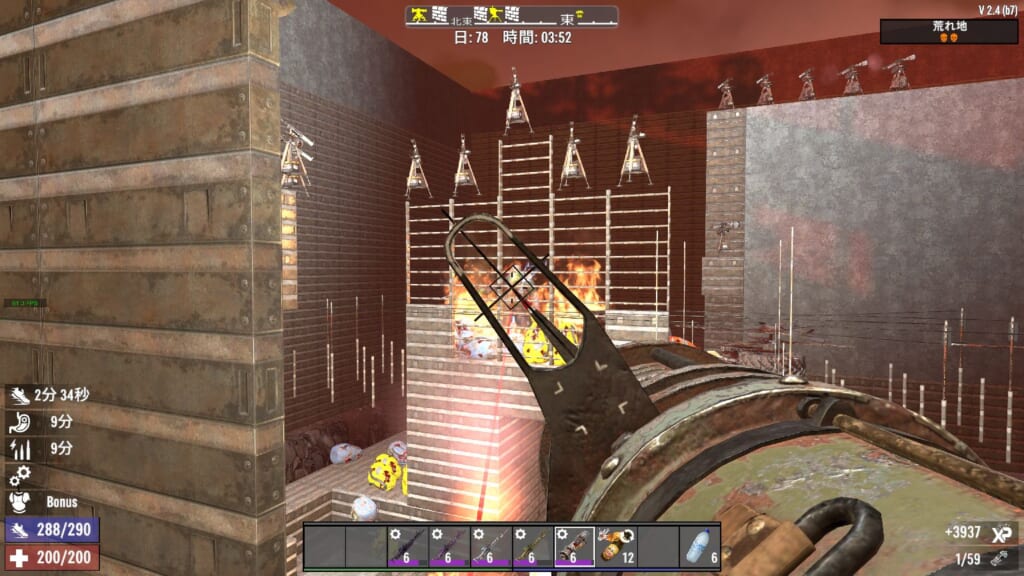Click the twin gears status icon
Viewport: 1024px width, 576px height.
pos(20,475)
